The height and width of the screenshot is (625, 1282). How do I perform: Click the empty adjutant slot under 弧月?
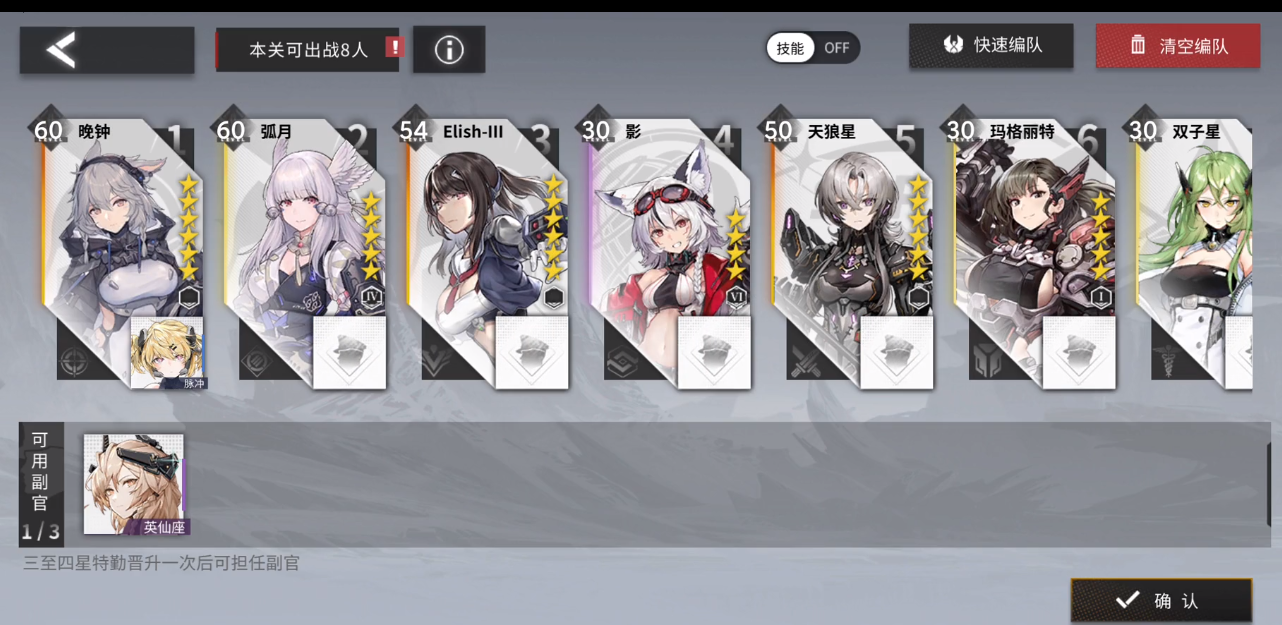pos(349,352)
